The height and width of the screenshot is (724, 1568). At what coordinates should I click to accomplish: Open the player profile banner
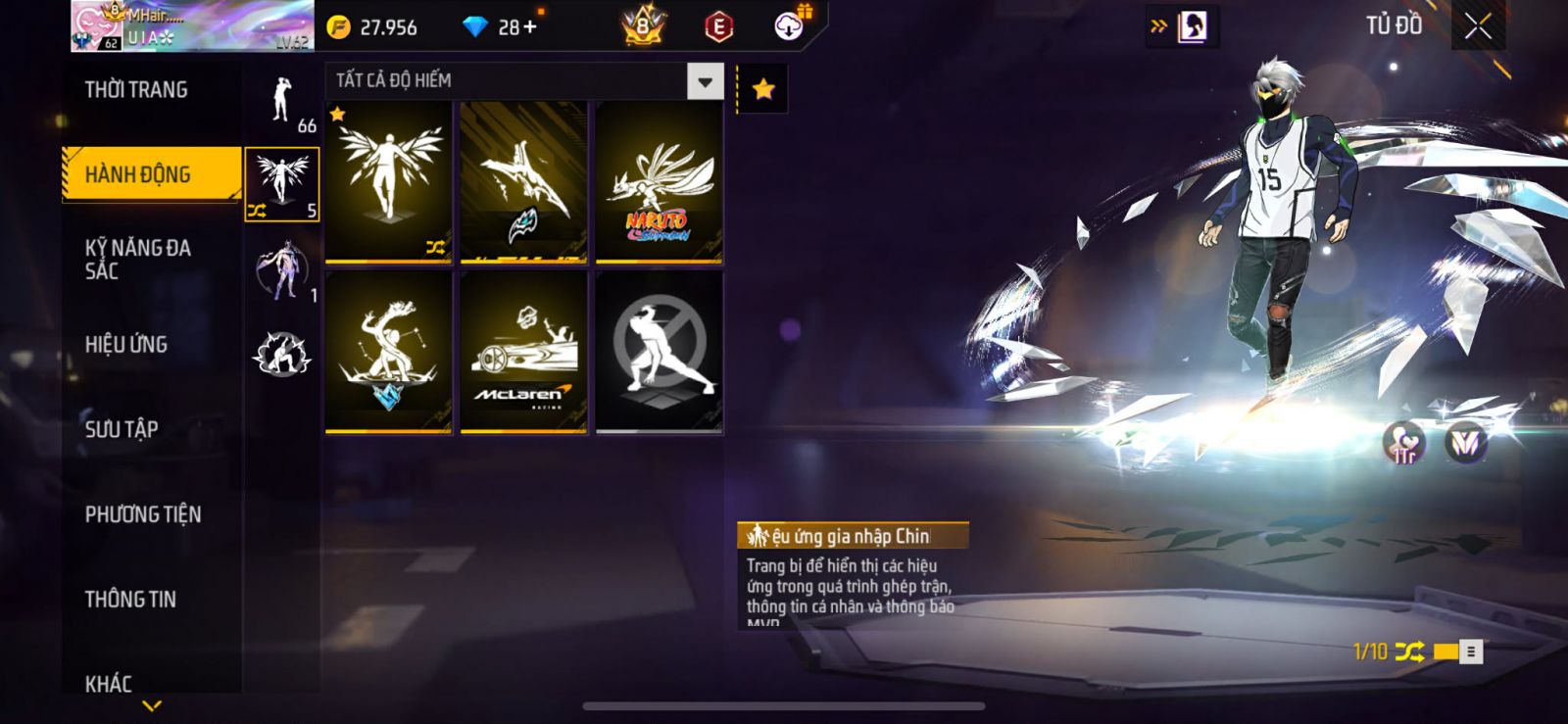pyautogui.click(x=192, y=26)
